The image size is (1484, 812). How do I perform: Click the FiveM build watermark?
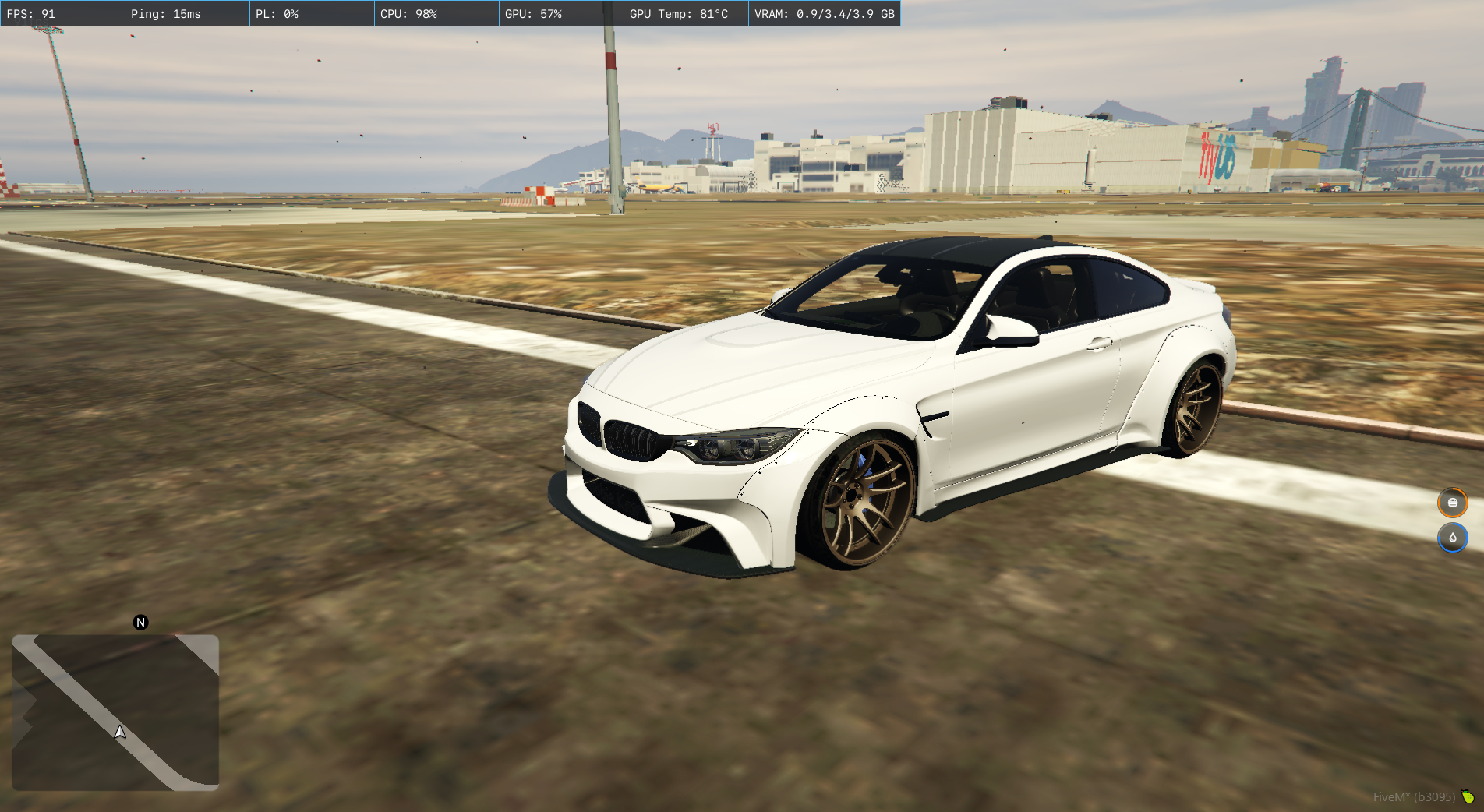(x=1414, y=796)
